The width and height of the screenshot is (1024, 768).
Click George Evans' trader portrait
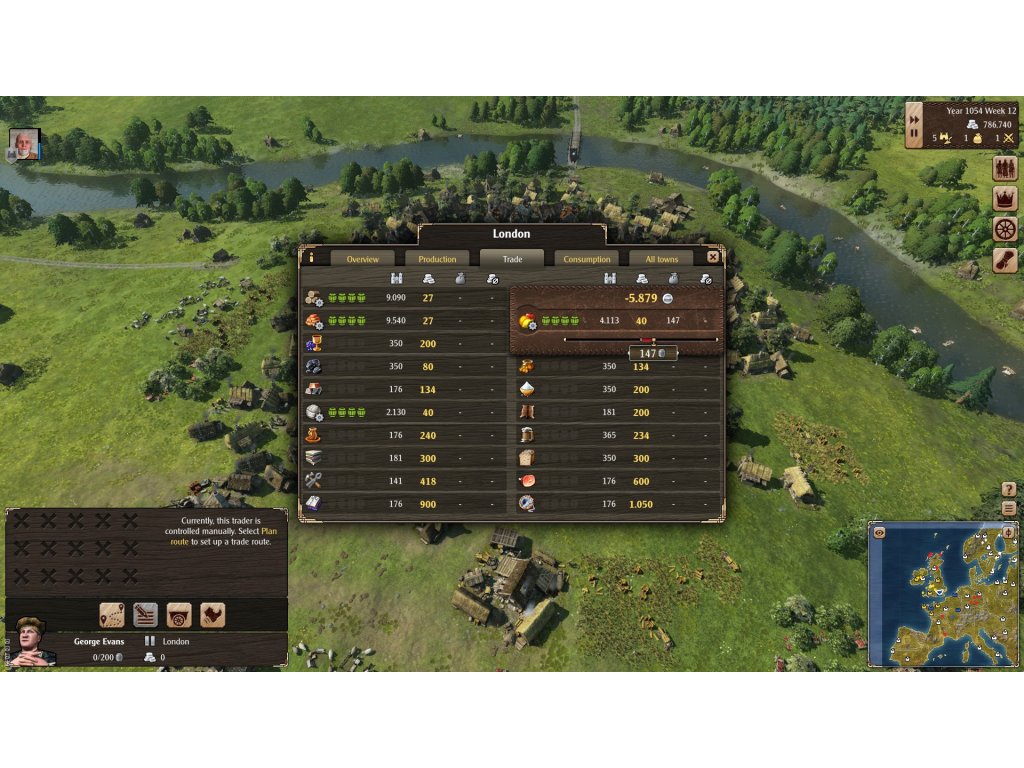(30, 643)
